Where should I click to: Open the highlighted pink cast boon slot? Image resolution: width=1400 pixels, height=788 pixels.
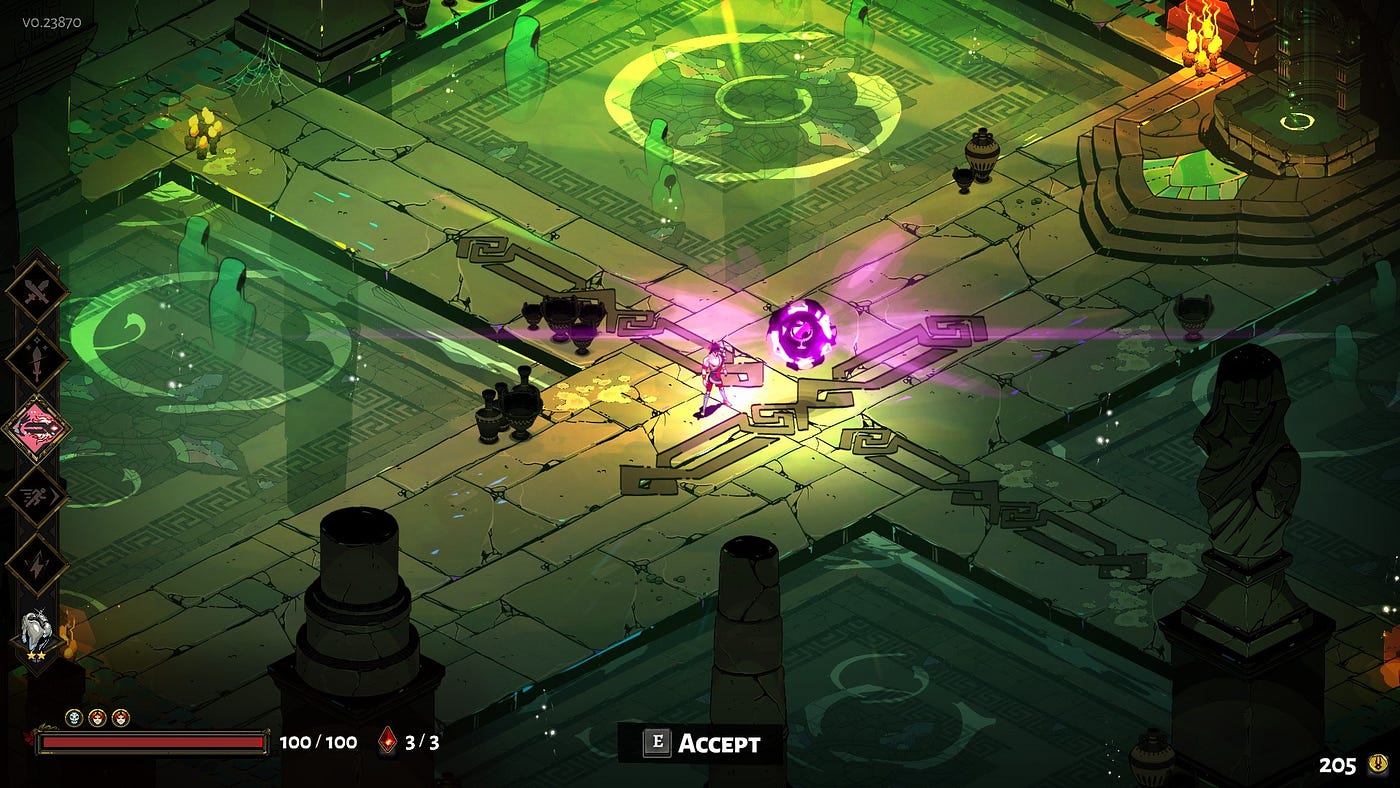37,428
